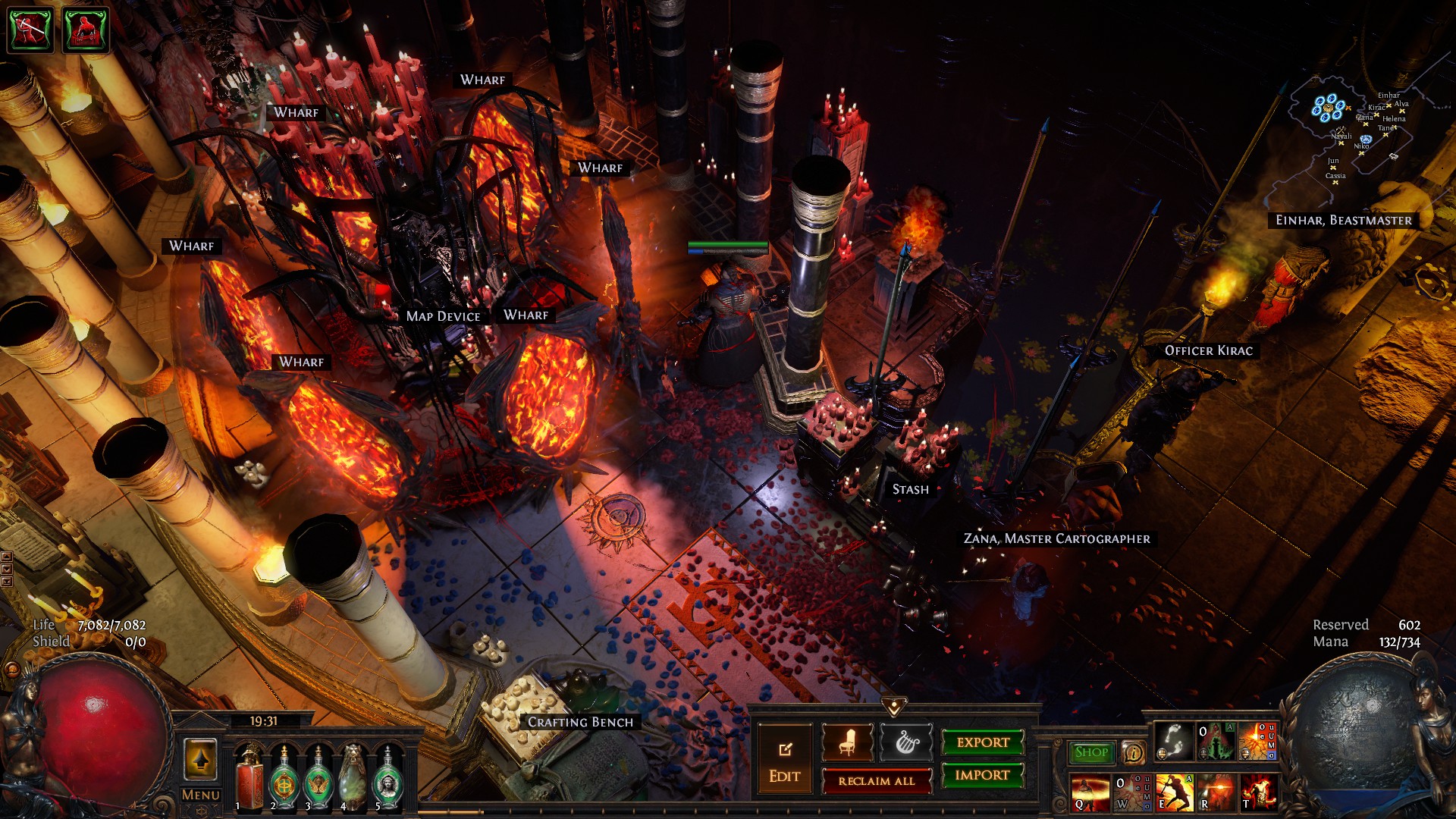Image resolution: width=1456 pixels, height=819 pixels.
Task: Collapse the hideout panel with the arrow
Action: pos(894,707)
